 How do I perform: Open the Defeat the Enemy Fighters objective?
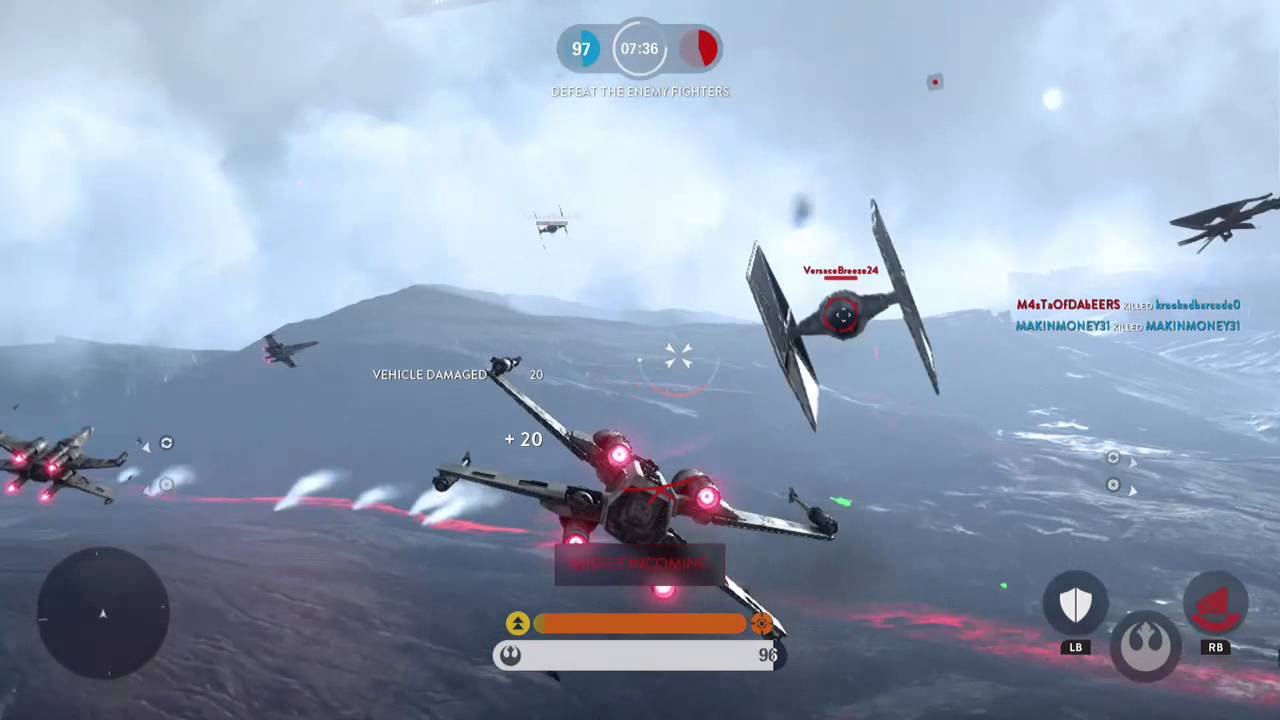pos(640,91)
